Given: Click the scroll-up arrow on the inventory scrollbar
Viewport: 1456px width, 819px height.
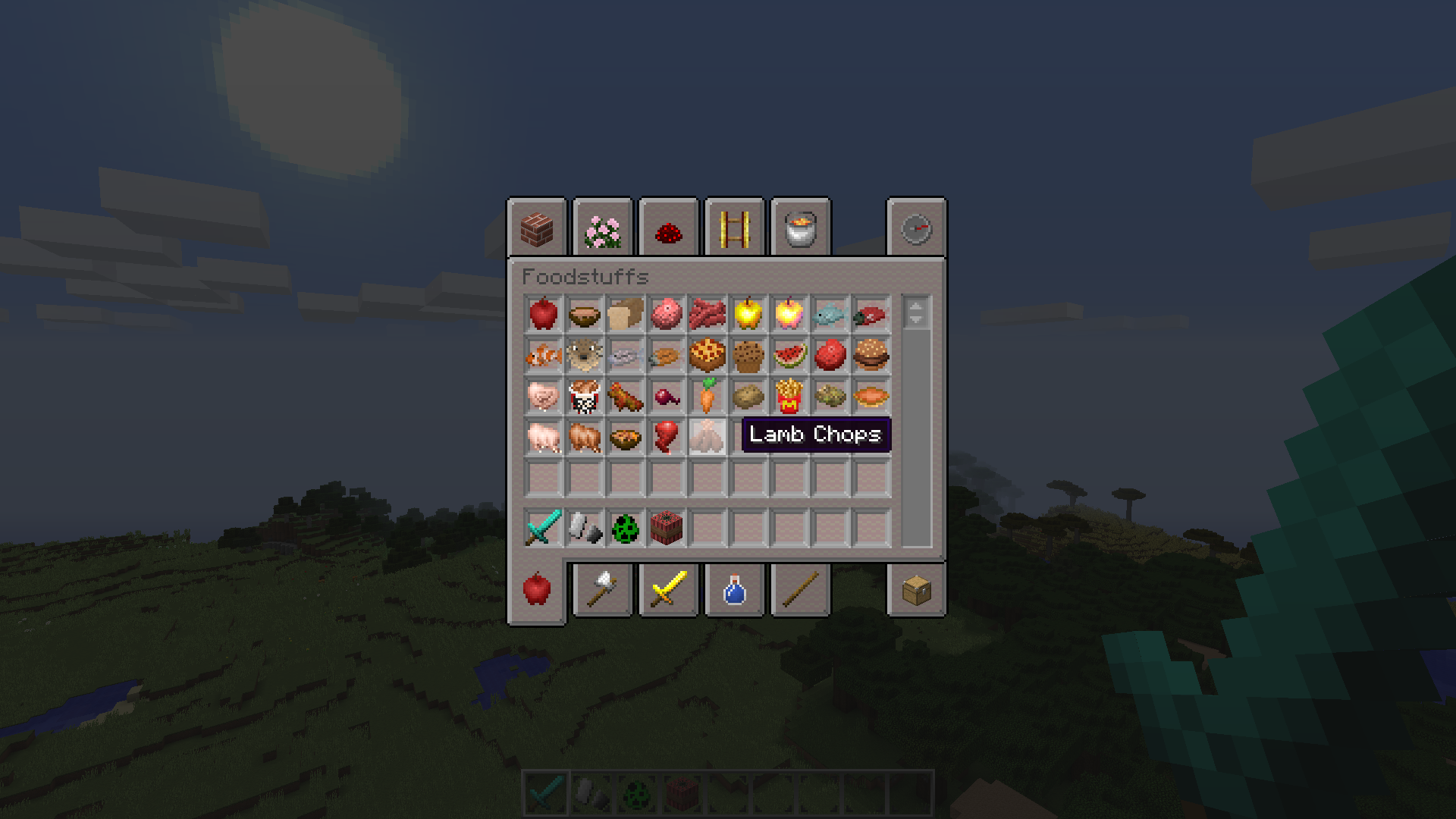Looking at the screenshot, I should pyautogui.click(x=915, y=306).
